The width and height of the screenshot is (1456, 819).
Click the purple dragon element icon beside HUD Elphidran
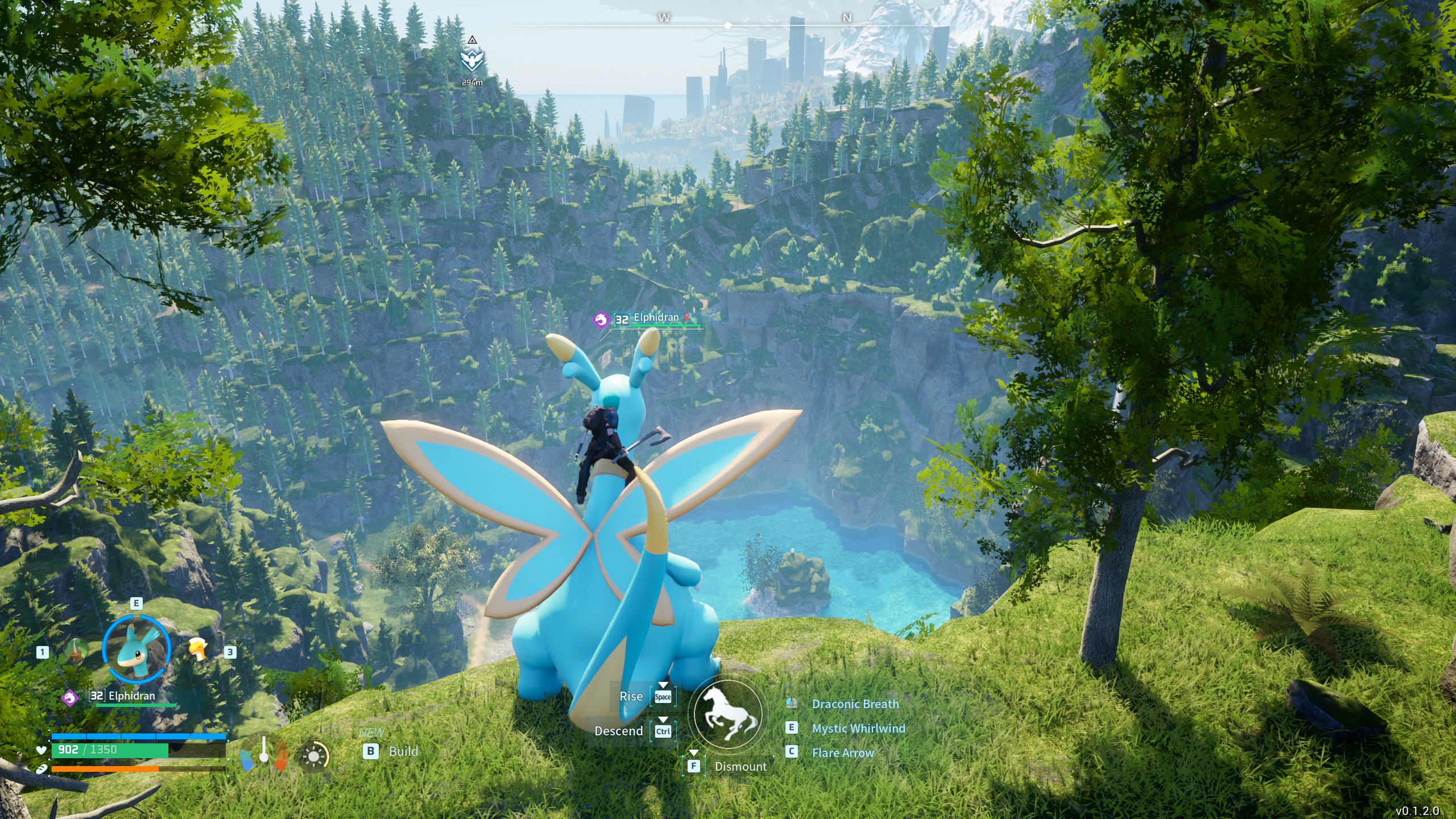[70, 697]
